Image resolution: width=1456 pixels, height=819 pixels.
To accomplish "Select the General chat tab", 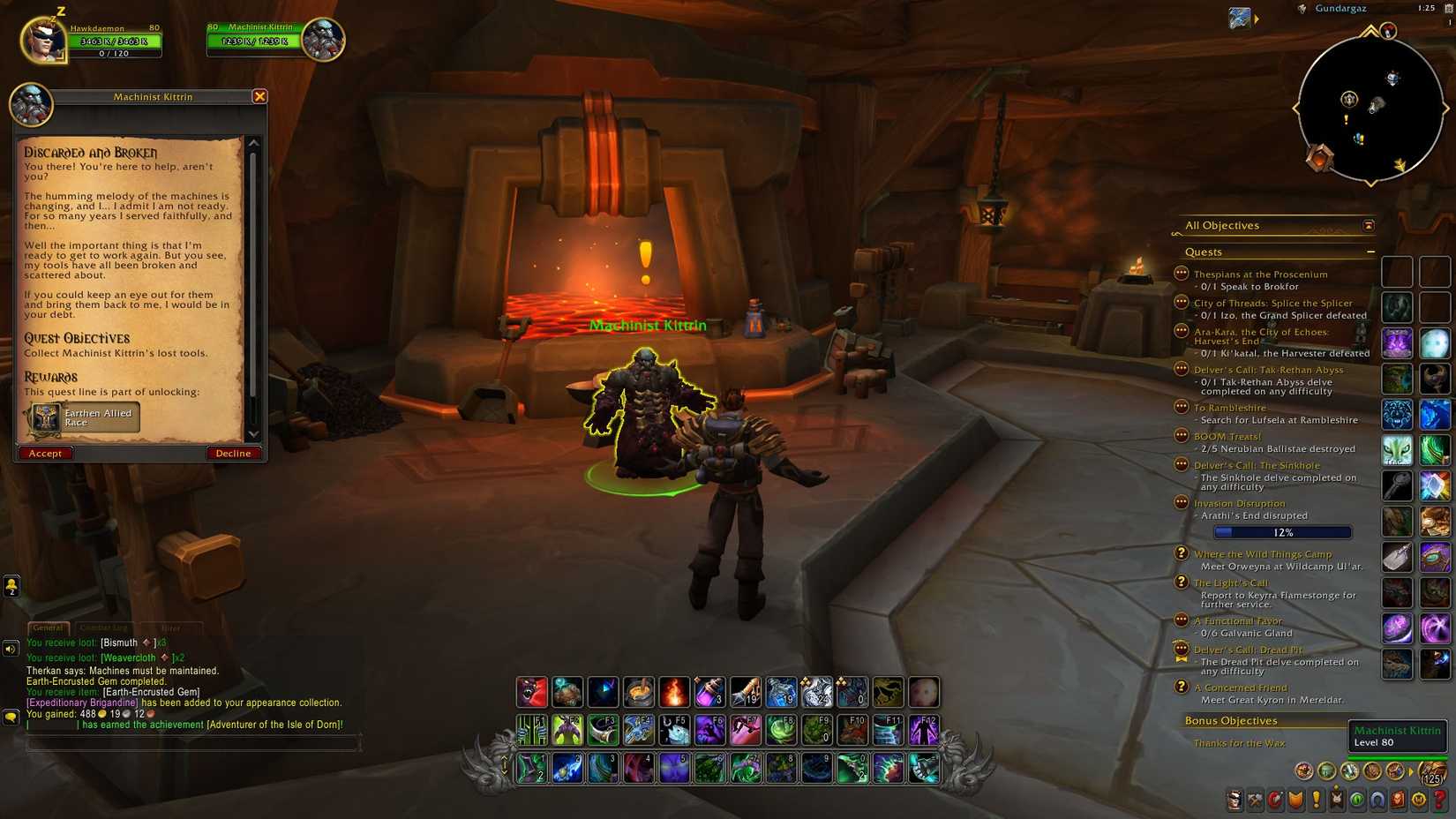I will click(x=49, y=627).
